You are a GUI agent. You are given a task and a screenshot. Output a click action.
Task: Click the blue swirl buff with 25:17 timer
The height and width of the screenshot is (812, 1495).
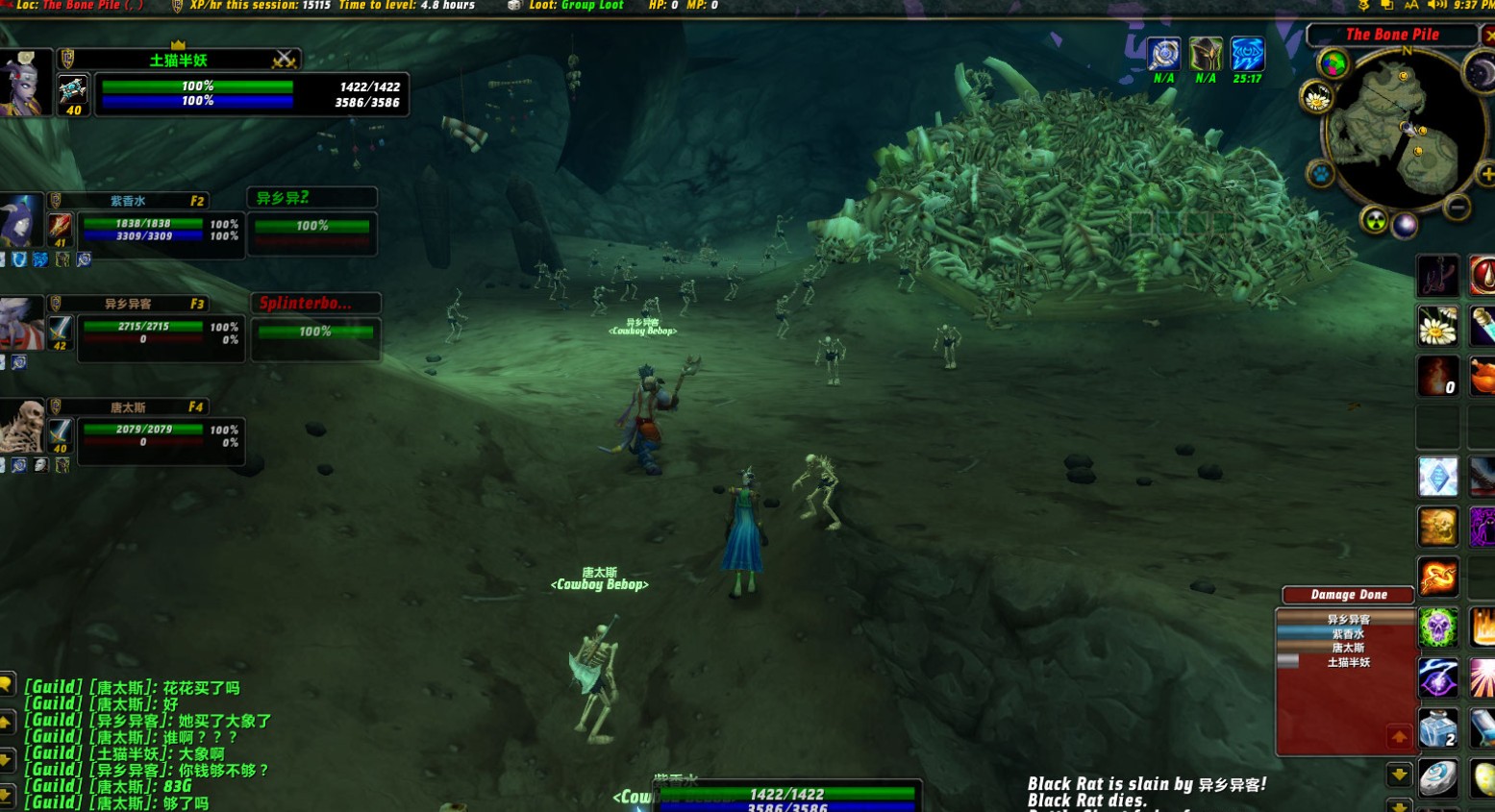pos(1247,55)
